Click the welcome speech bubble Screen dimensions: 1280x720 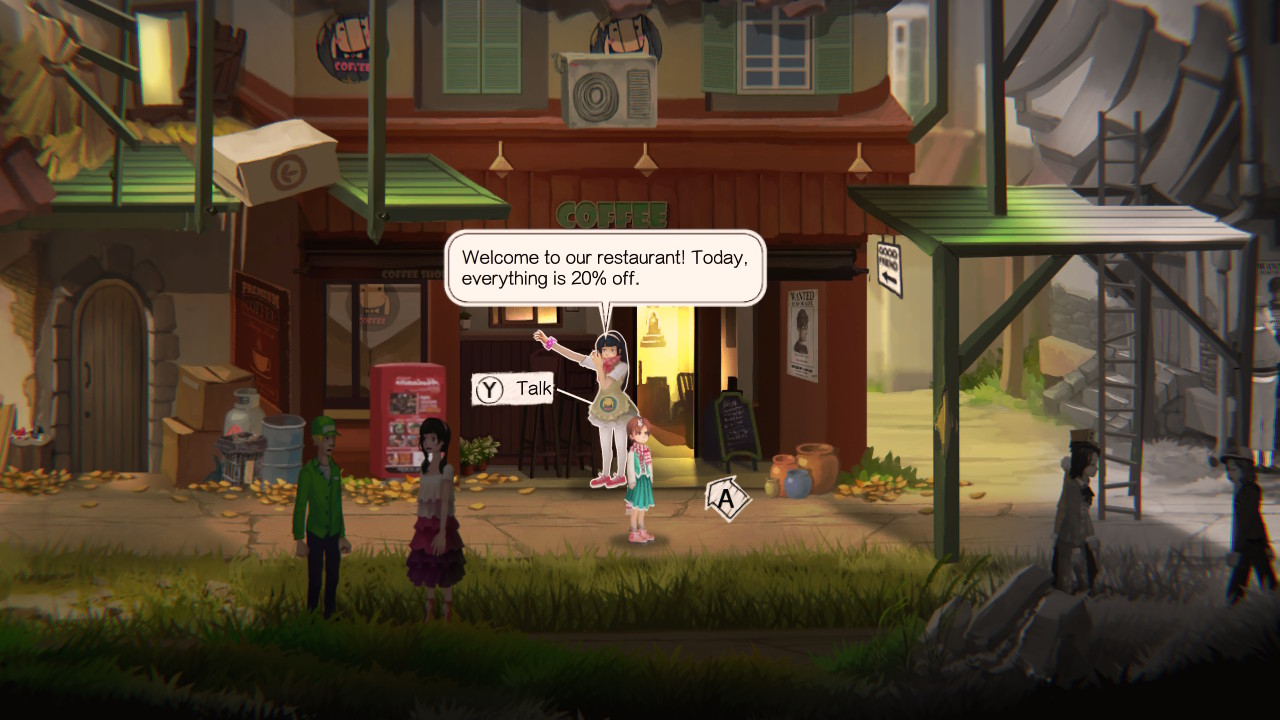(605, 268)
